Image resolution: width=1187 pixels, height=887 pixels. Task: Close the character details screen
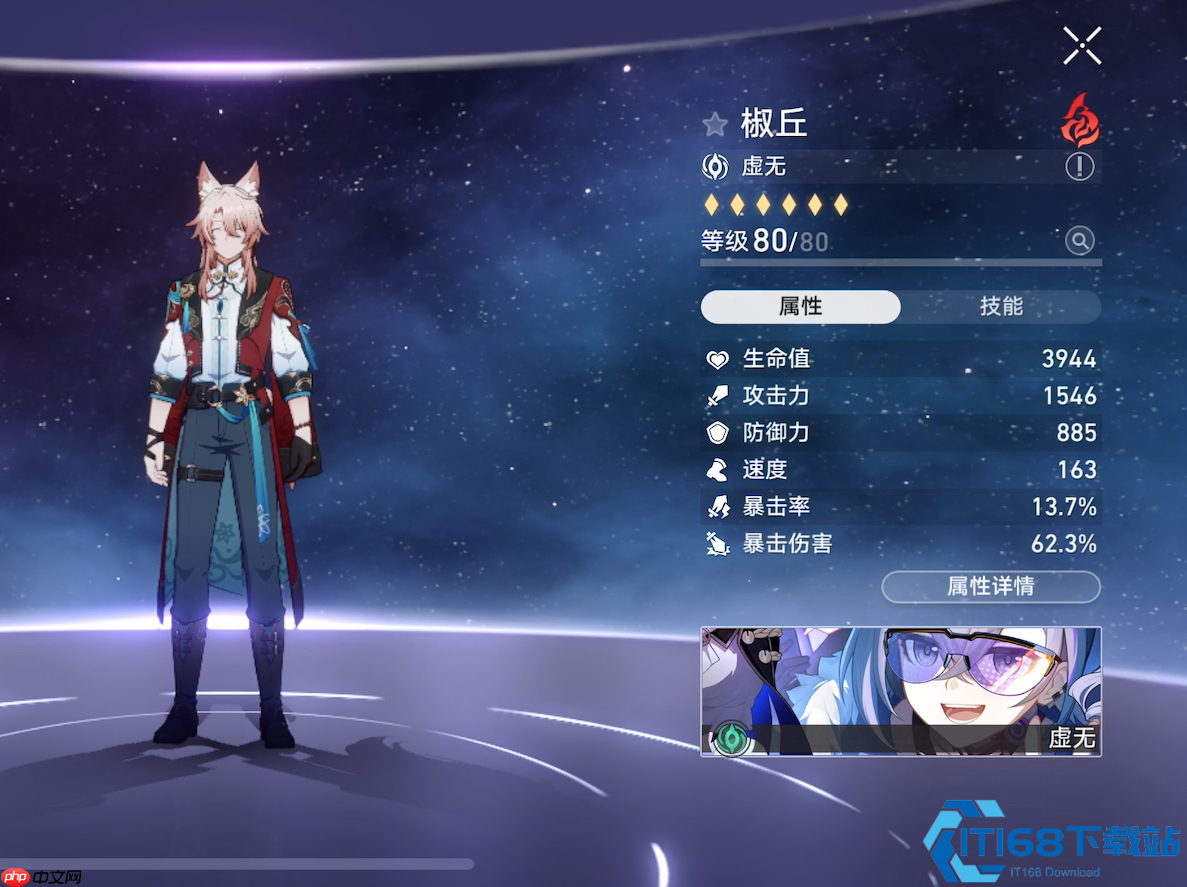click(x=1082, y=45)
